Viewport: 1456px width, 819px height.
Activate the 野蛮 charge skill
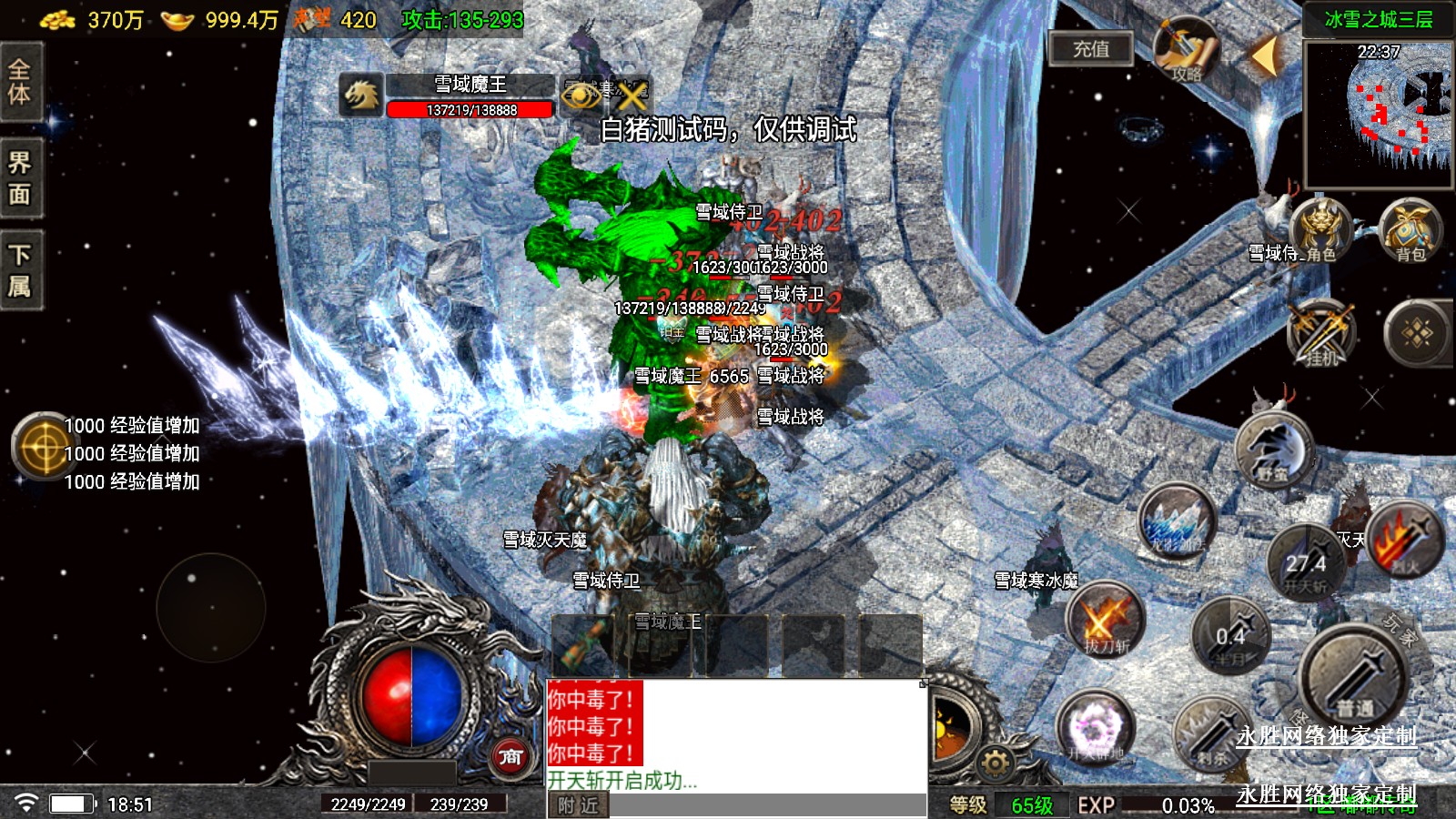[x=1274, y=450]
